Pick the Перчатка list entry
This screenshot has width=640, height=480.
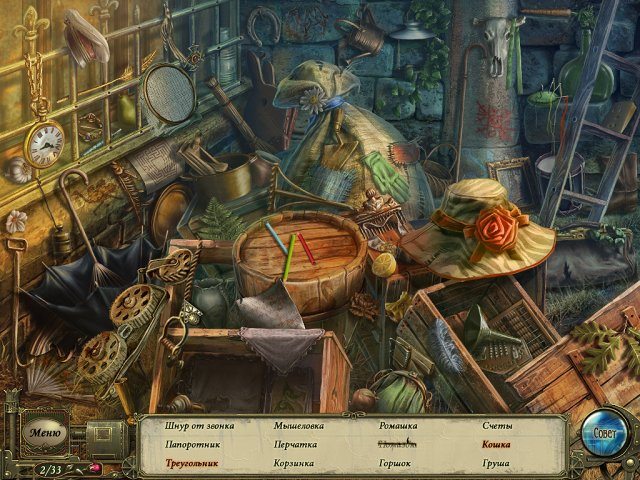tap(295, 444)
